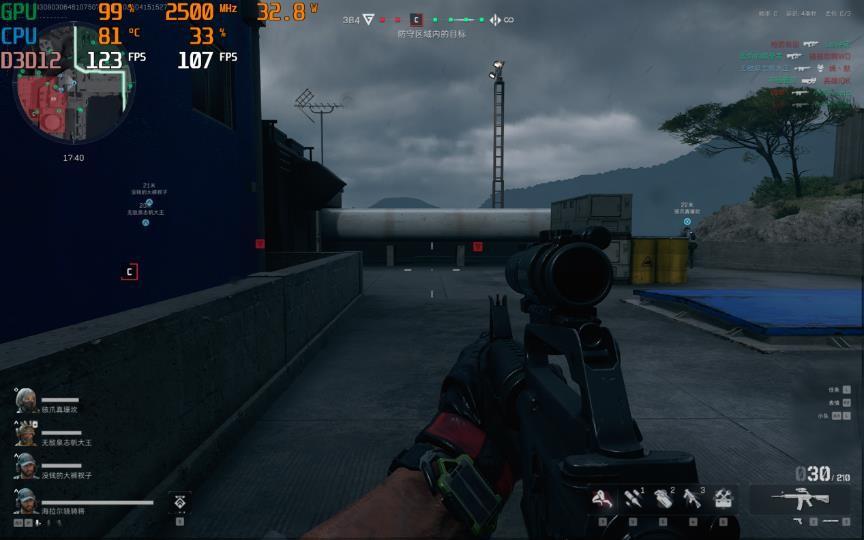This screenshot has height=540, width=864.
Task: Switch to the primary assault rifle
Action: click(799, 498)
